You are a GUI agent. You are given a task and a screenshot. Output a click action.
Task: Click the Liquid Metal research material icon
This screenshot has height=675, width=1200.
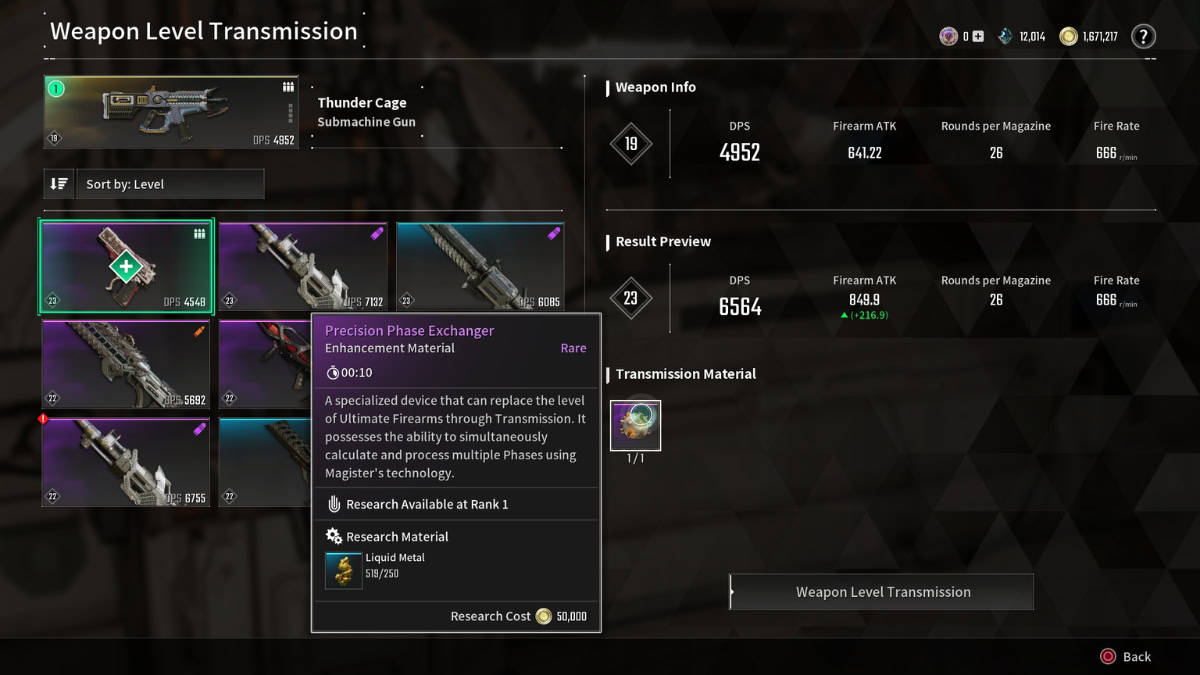point(344,571)
